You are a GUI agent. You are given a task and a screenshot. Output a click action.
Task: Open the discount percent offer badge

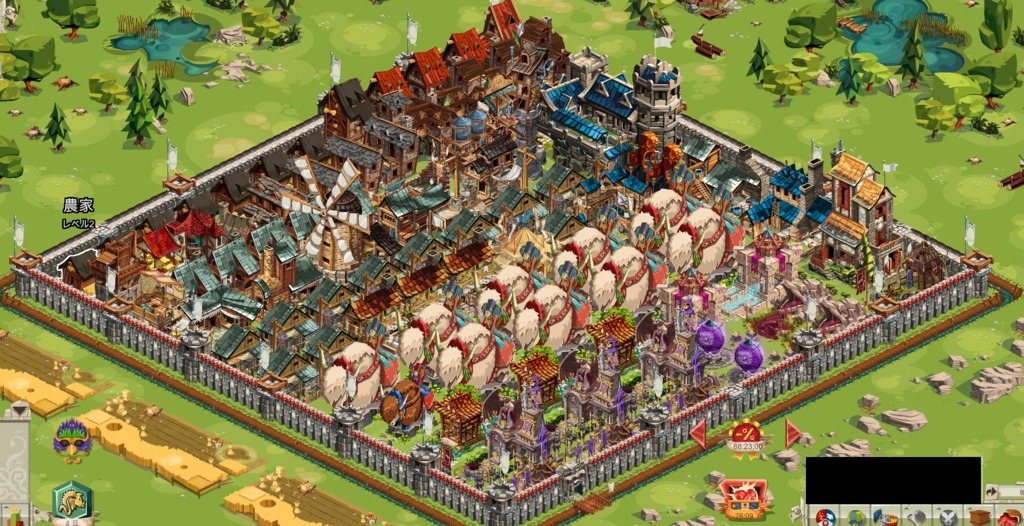746,437
